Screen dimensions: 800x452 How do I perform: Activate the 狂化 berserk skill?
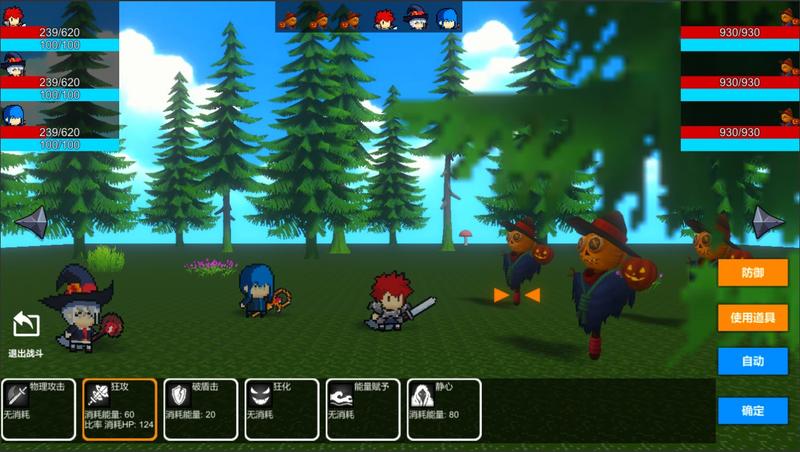(x=281, y=409)
